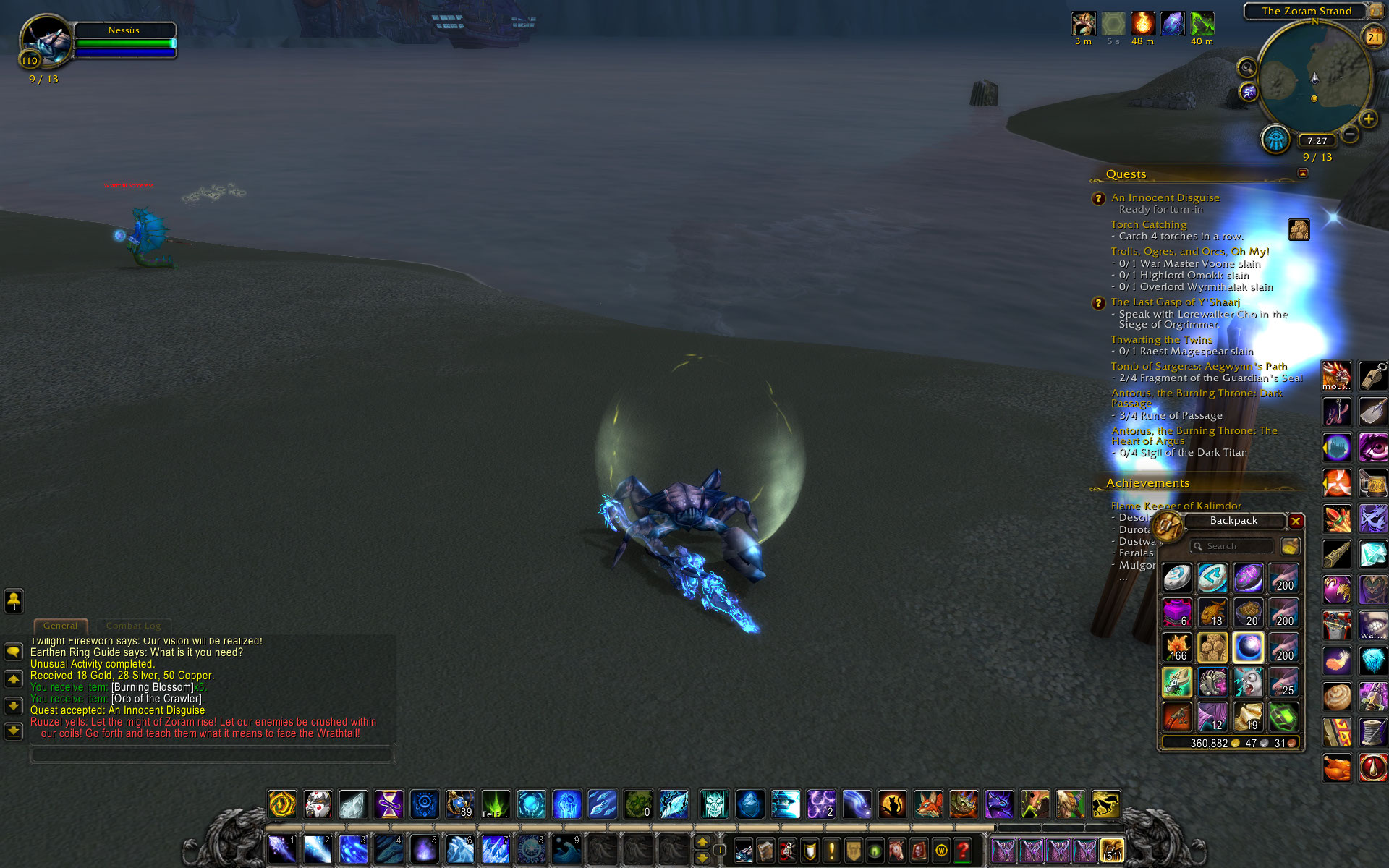Sort bags with the broom button

pos(1290,546)
